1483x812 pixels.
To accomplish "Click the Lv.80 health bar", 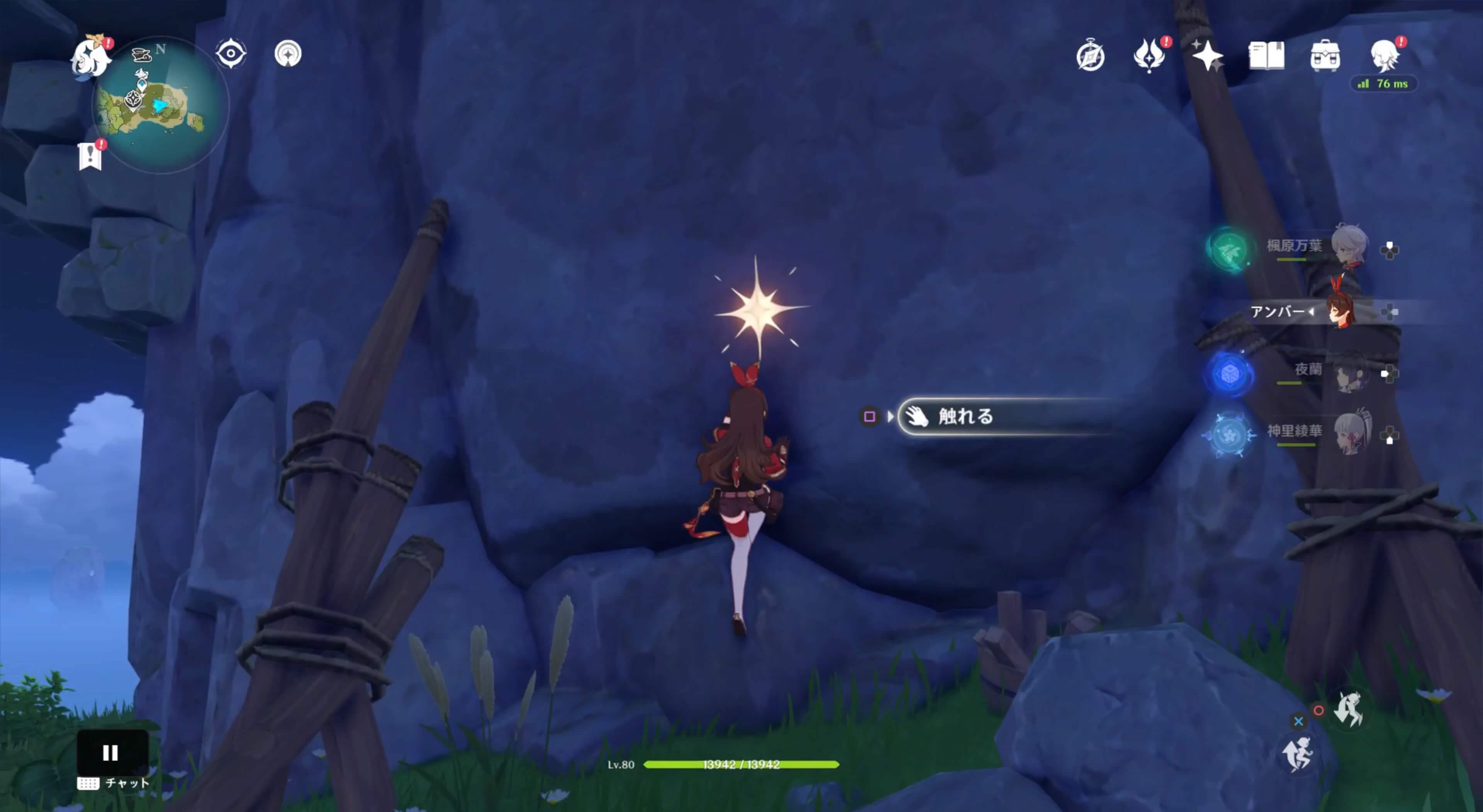I will click(x=741, y=765).
